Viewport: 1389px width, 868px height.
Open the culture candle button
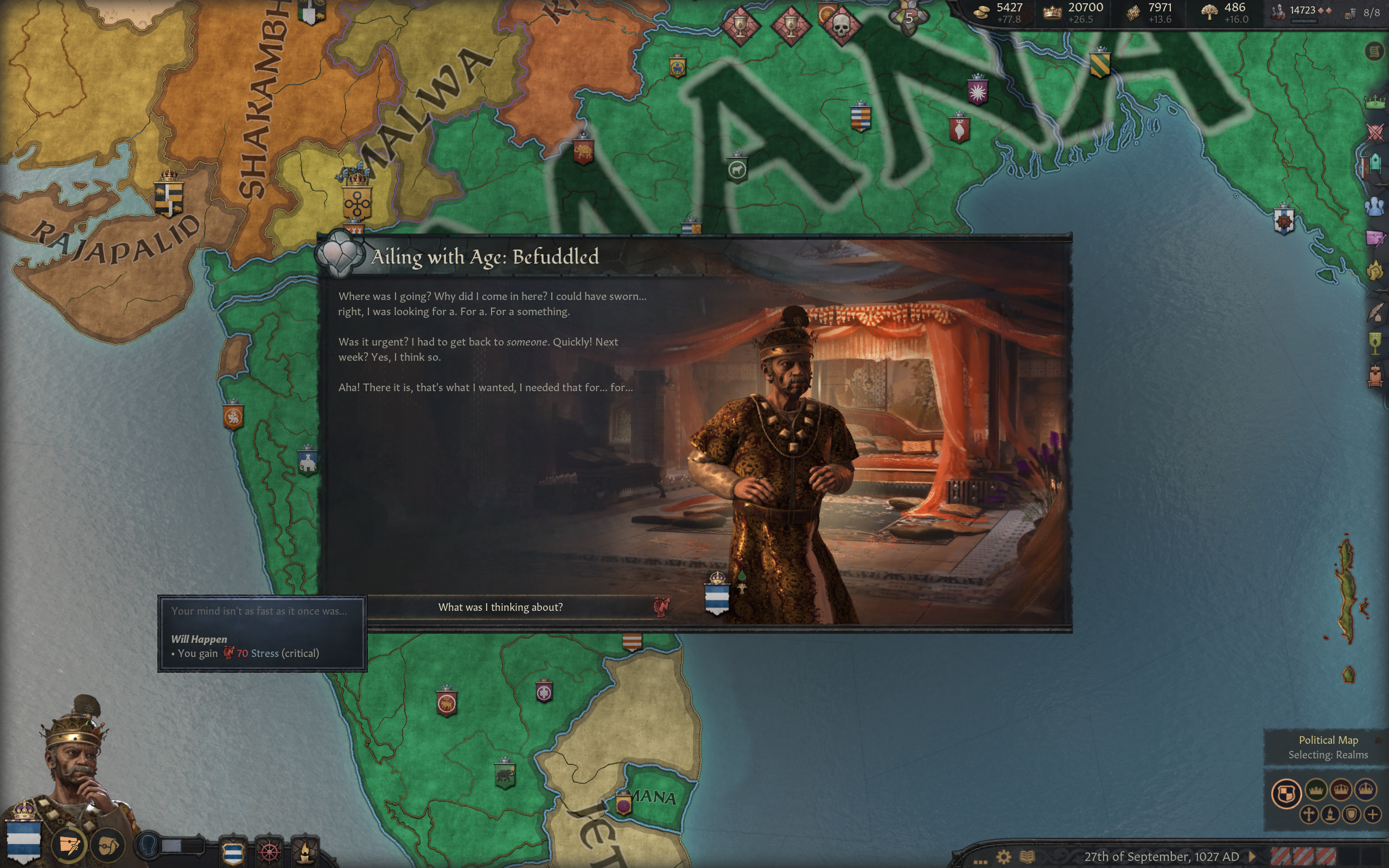point(305,851)
